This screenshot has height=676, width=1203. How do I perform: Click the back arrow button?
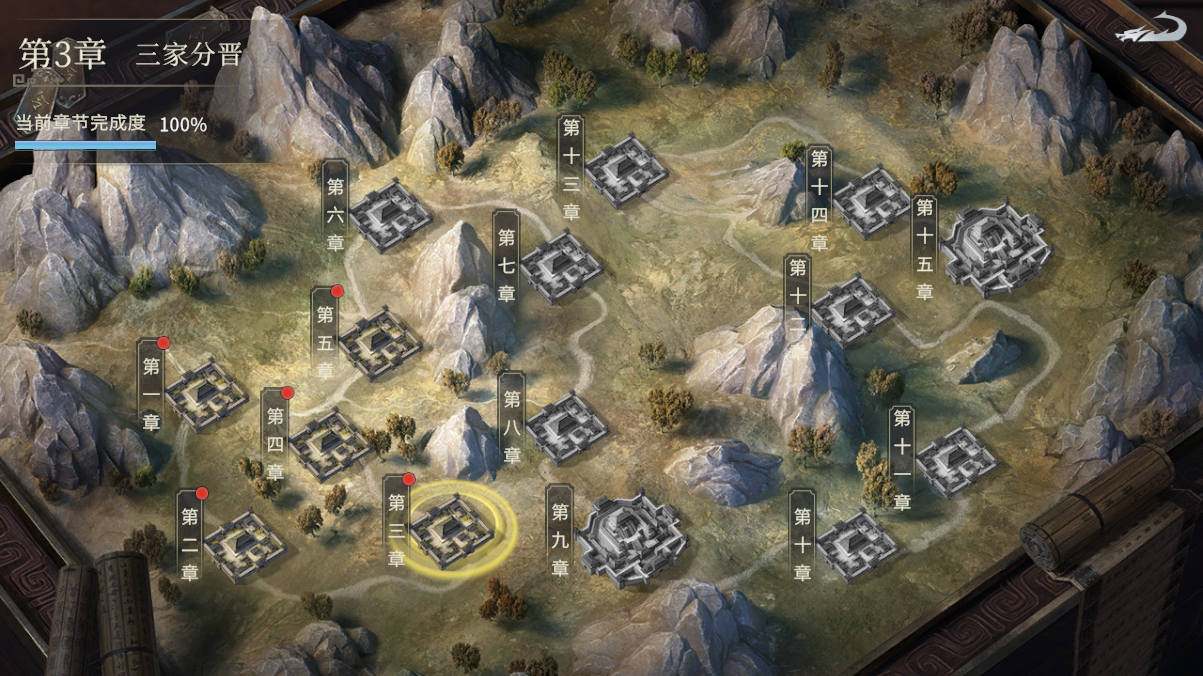(x=1155, y=29)
